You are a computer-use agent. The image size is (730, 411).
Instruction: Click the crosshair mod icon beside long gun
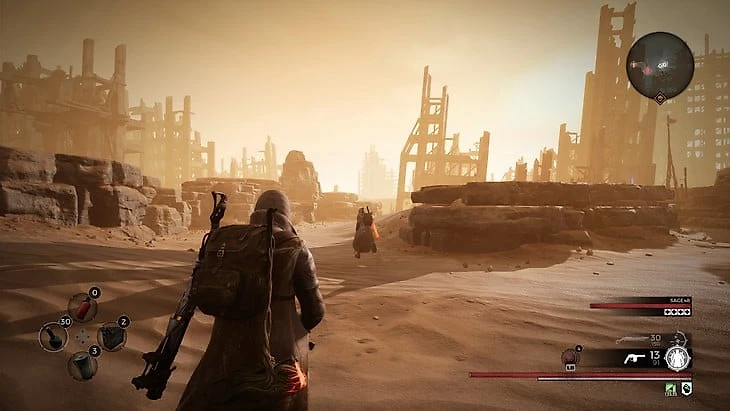click(678, 339)
